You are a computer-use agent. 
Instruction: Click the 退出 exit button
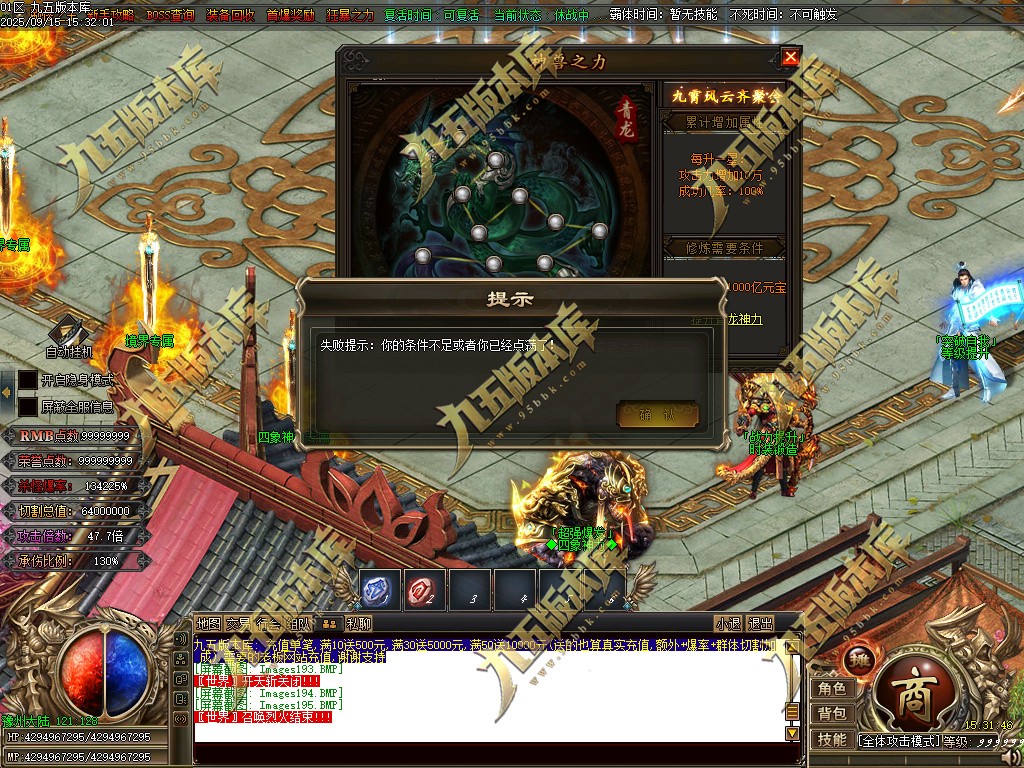(761, 623)
